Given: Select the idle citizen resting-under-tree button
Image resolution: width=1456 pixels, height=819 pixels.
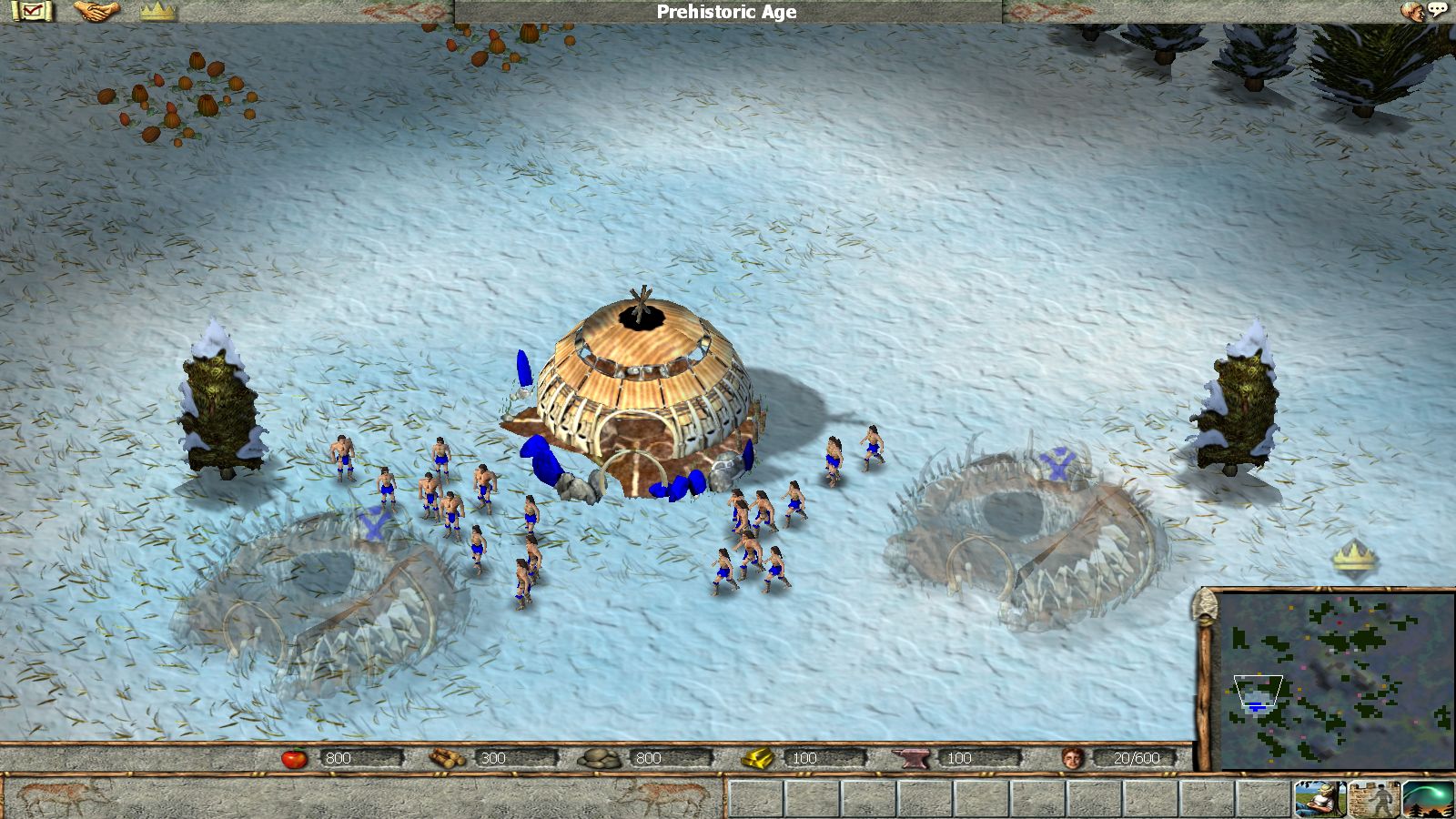Looking at the screenshot, I should click(x=1320, y=799).
